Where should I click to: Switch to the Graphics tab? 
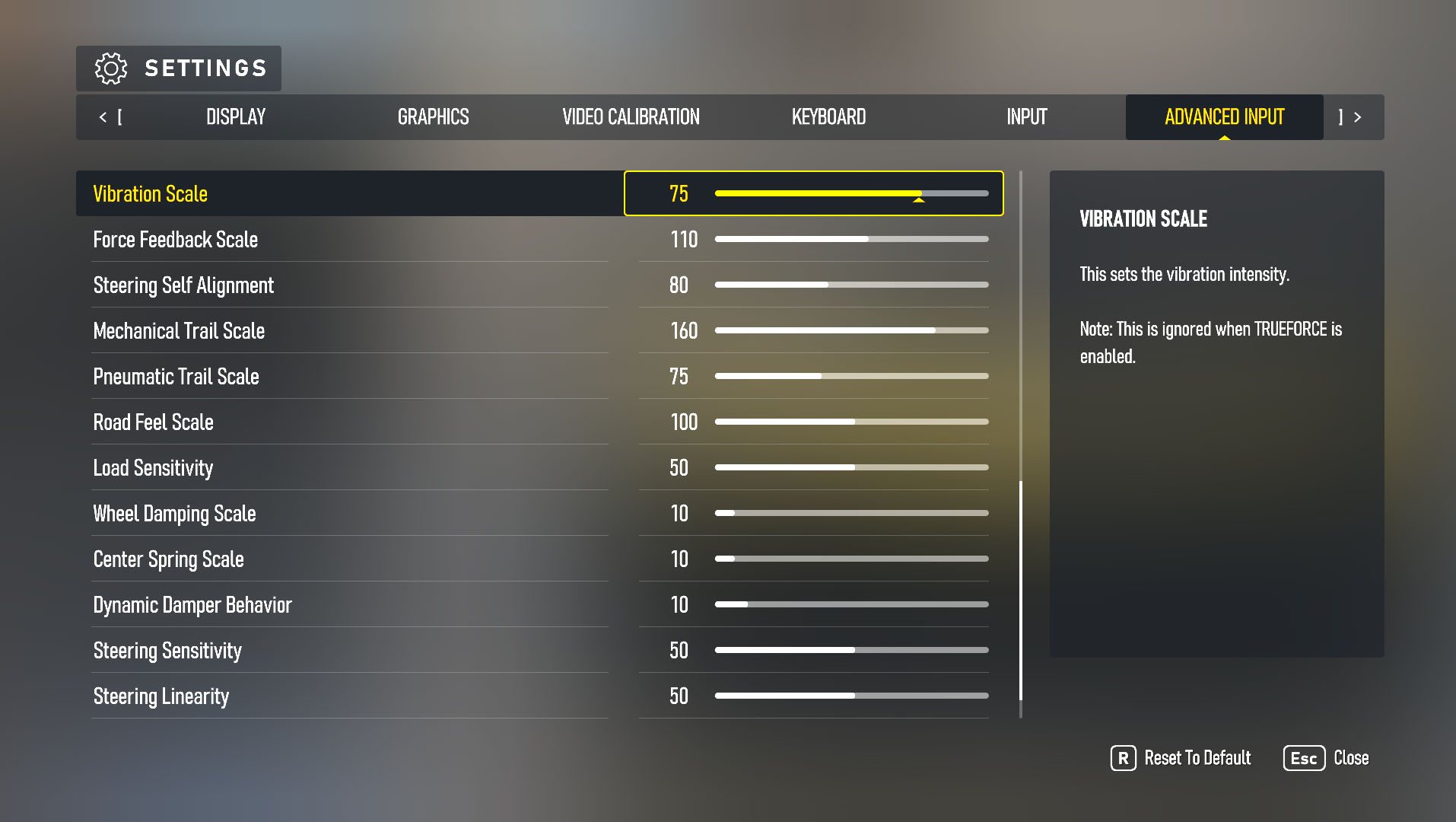point(433,117)
